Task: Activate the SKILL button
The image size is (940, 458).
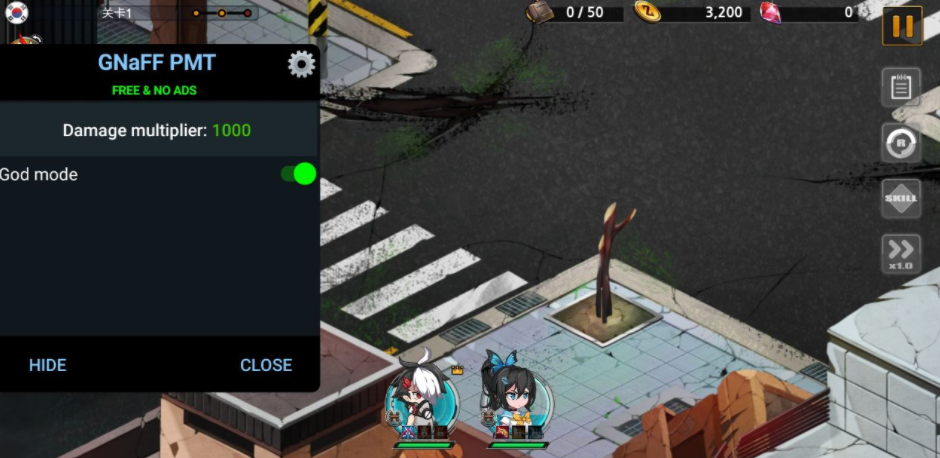Action: click(x=901, y=198)
